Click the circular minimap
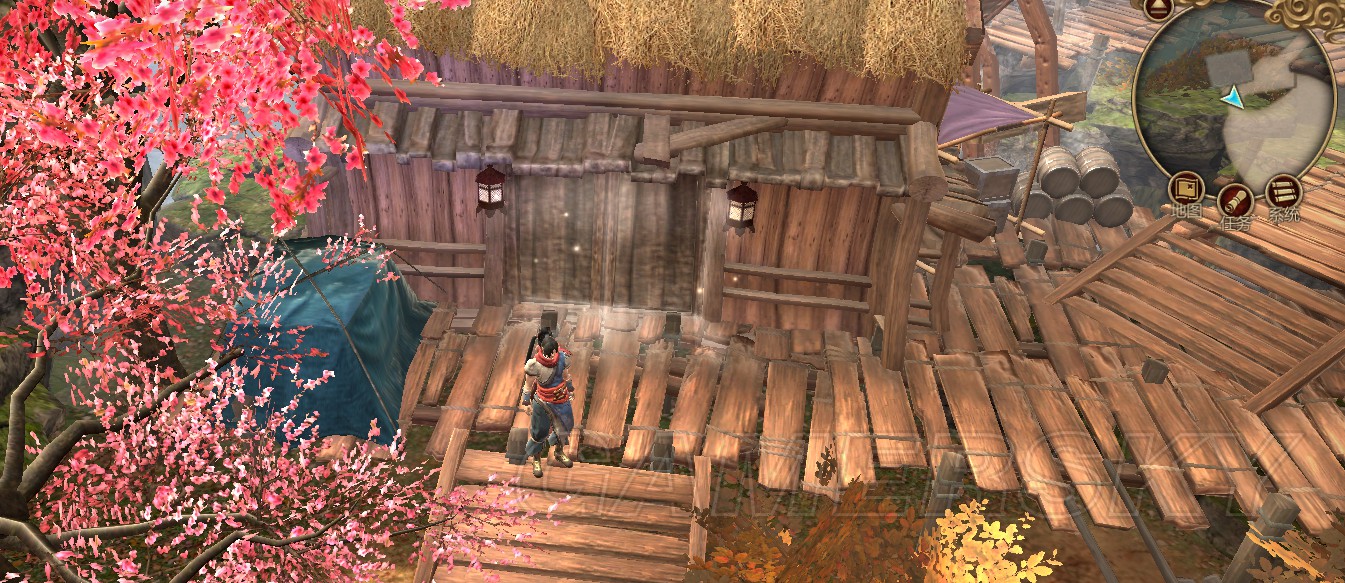 pyautogui.click(x=1237, y=96)
